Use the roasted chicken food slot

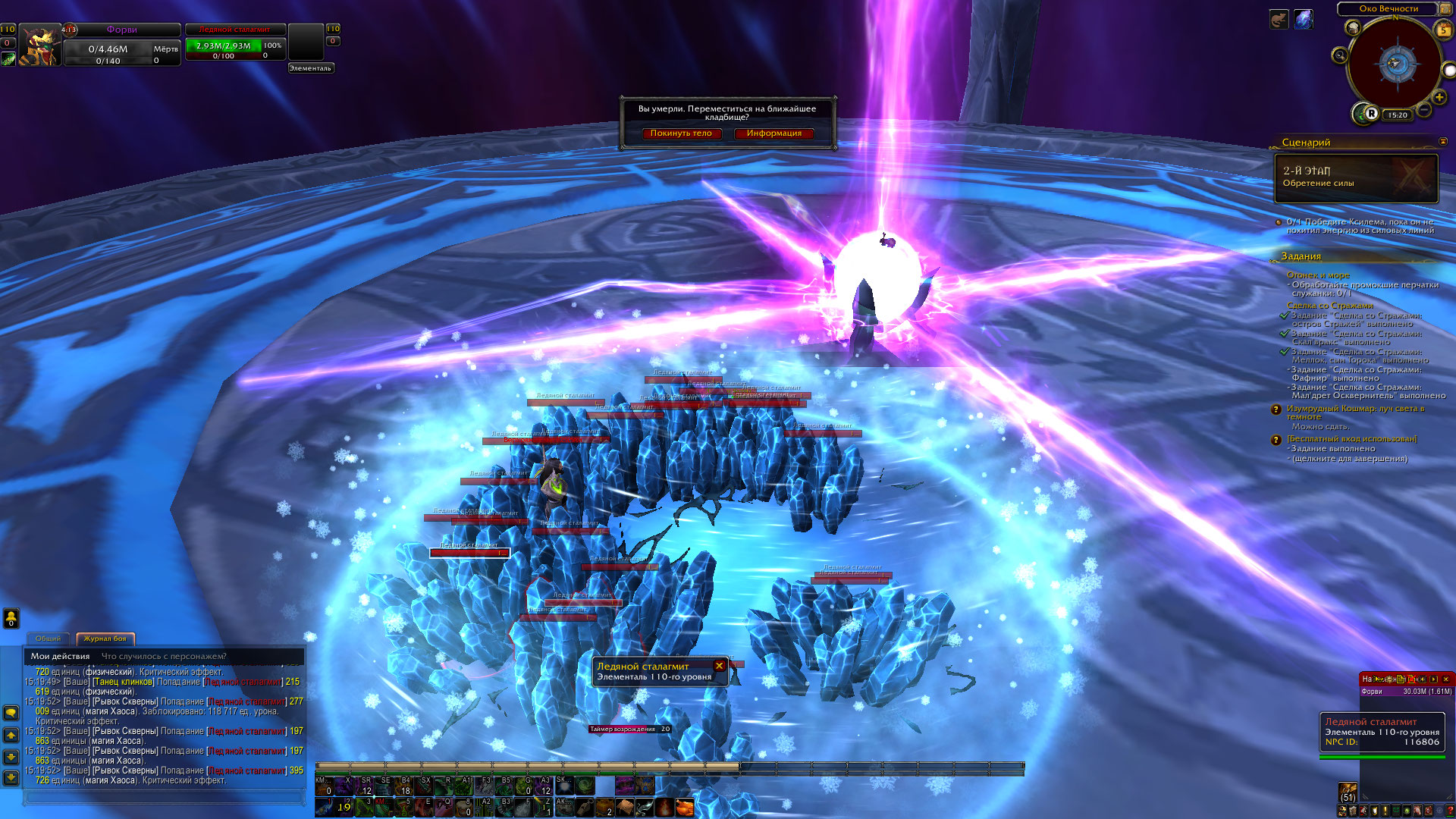coord(684,807)
